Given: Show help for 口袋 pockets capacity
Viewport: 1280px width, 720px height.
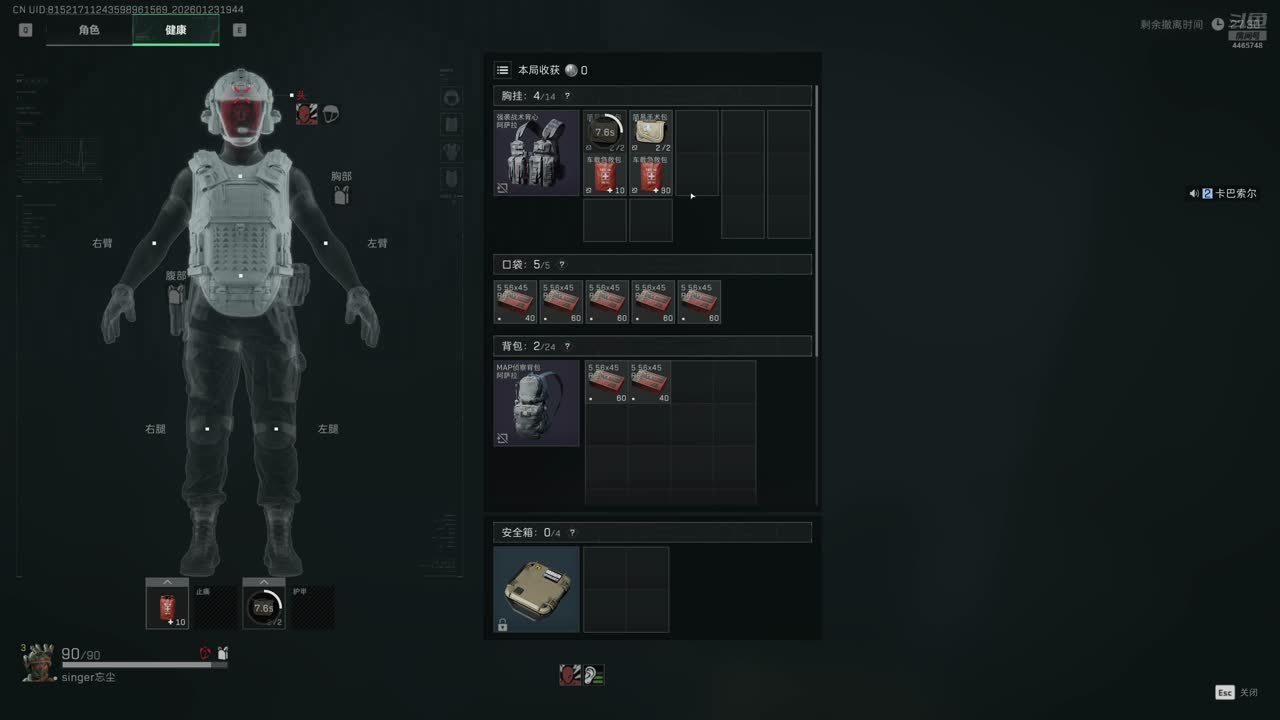Looking at the screenshot, I should (x=562, y=265).
